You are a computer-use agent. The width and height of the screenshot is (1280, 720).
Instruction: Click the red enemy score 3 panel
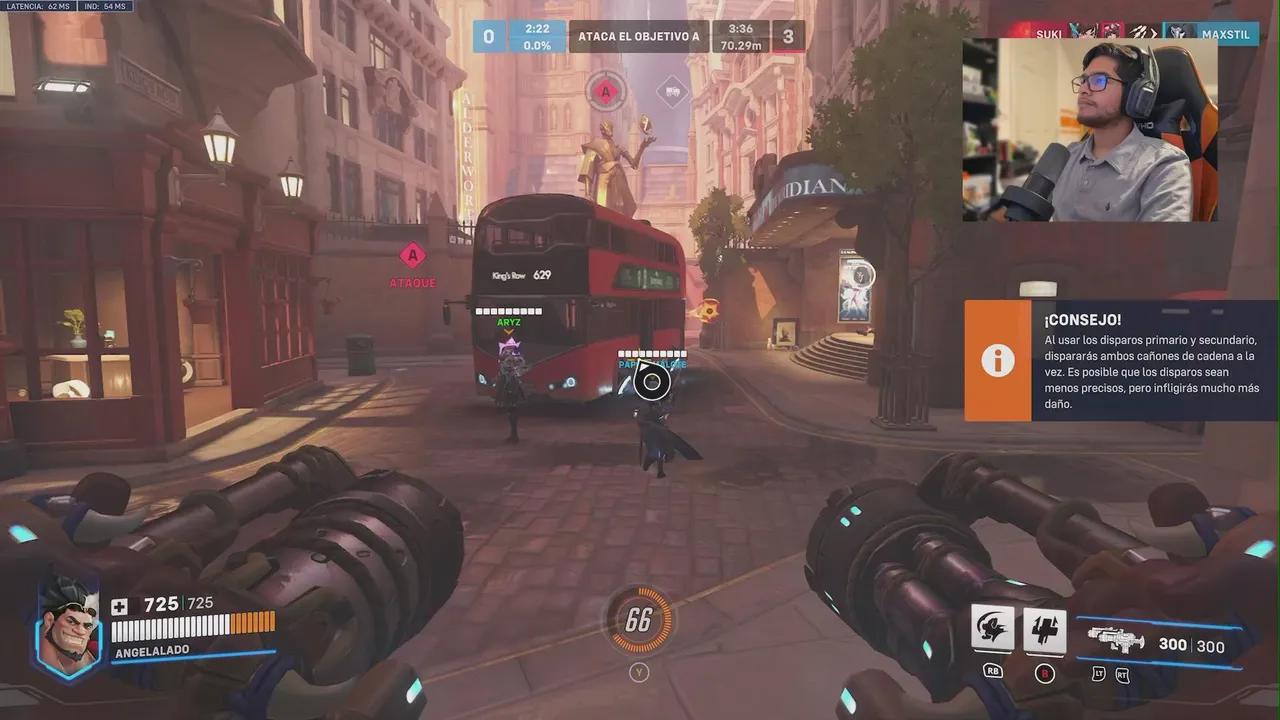[x=790, y=35]
